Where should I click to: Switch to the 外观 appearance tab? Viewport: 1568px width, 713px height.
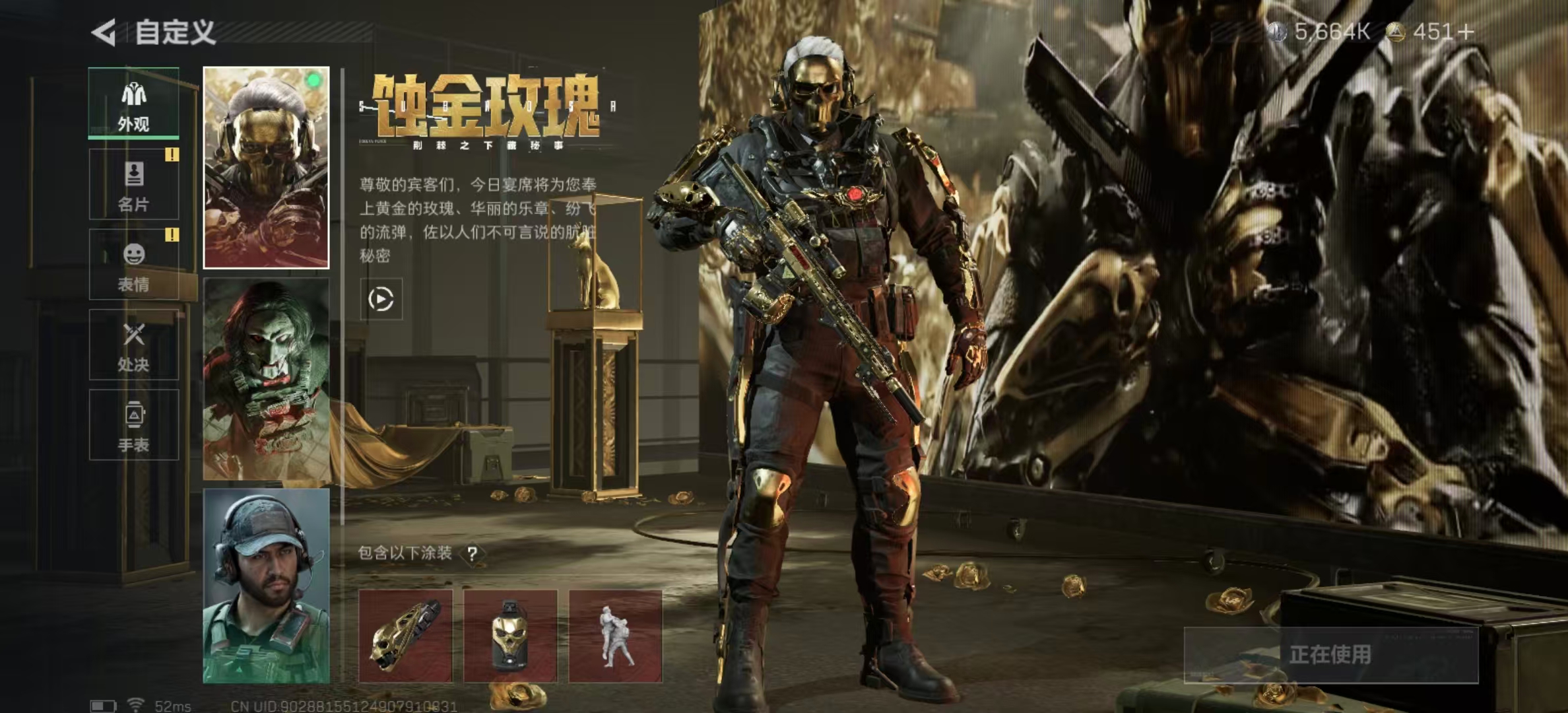click(x=133, y=104)
